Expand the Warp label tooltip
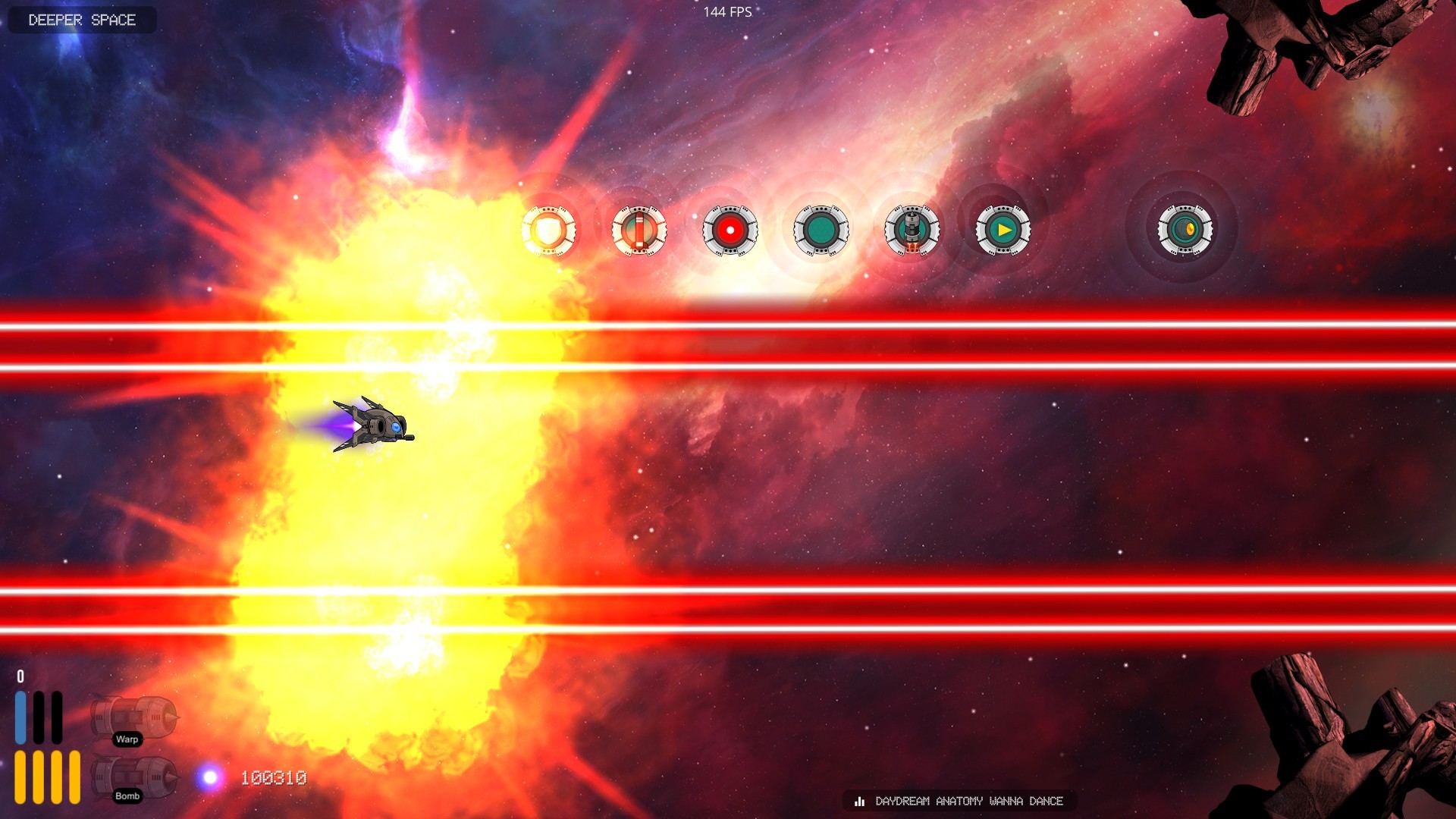Viewport: 1456px width, 819px height. coord(127,740)
